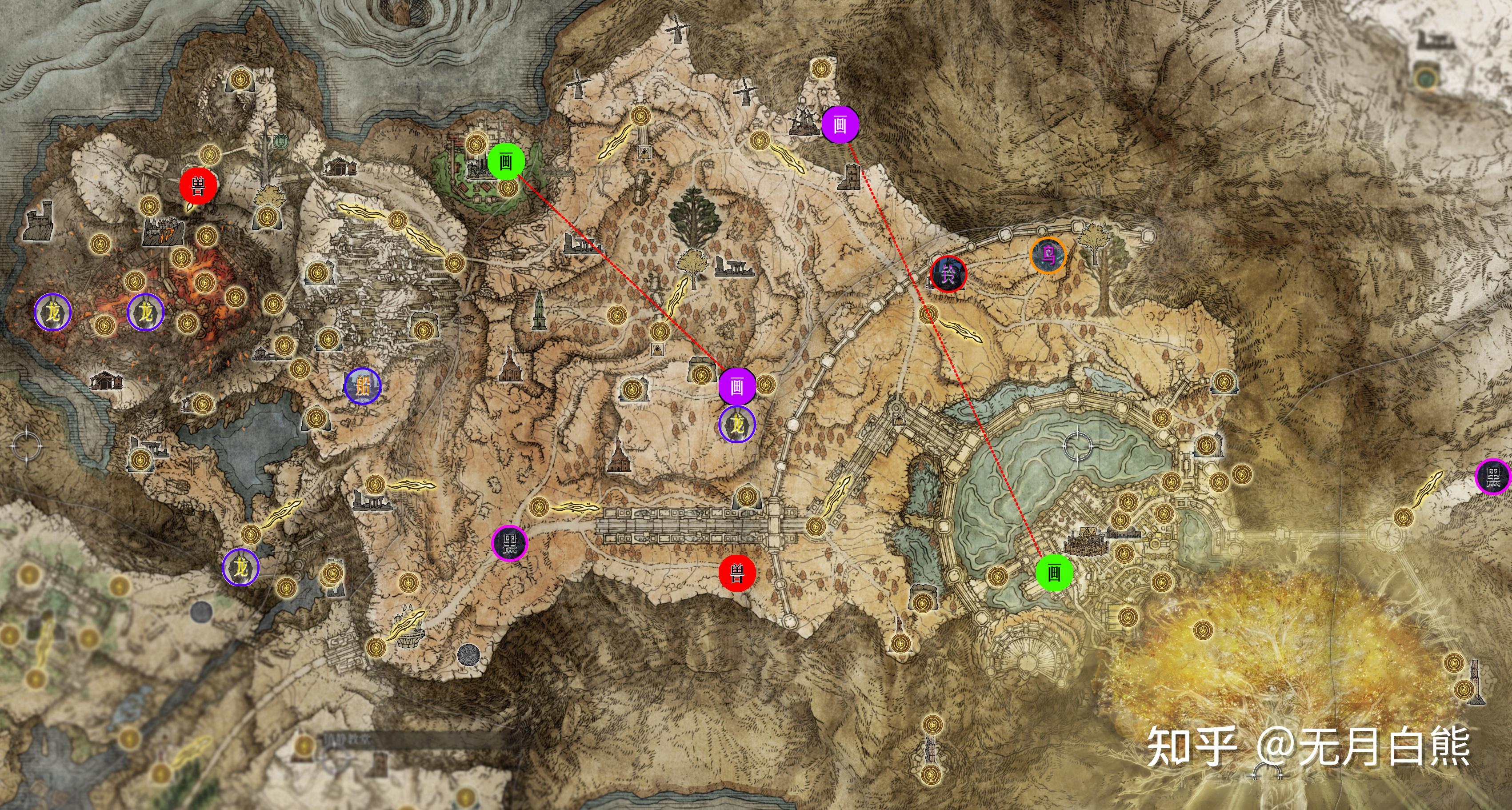Screen dimensions: 1512x810
Task: Select the green 画 marker on the green castle area
Action: [506, 161]
